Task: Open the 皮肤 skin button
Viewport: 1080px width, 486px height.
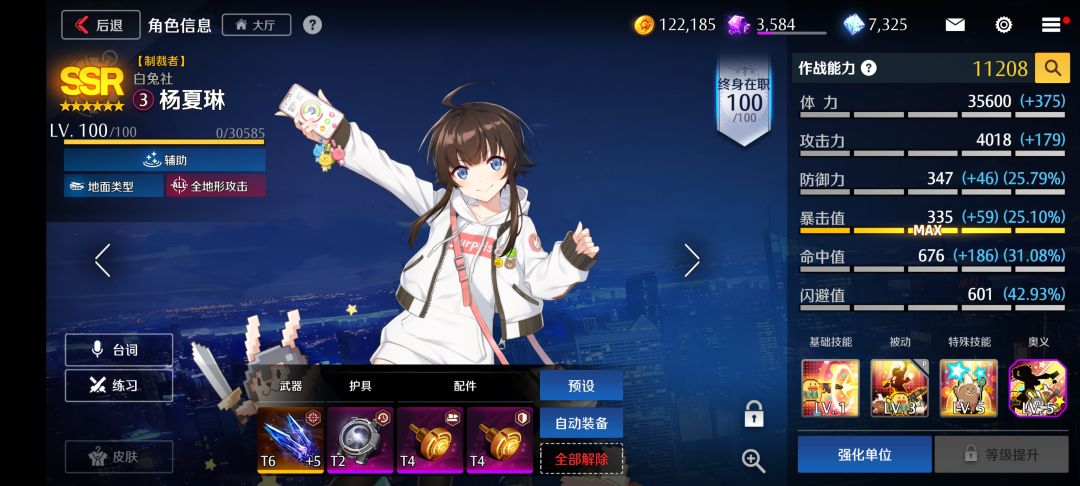Action: (x=119, y=456)
